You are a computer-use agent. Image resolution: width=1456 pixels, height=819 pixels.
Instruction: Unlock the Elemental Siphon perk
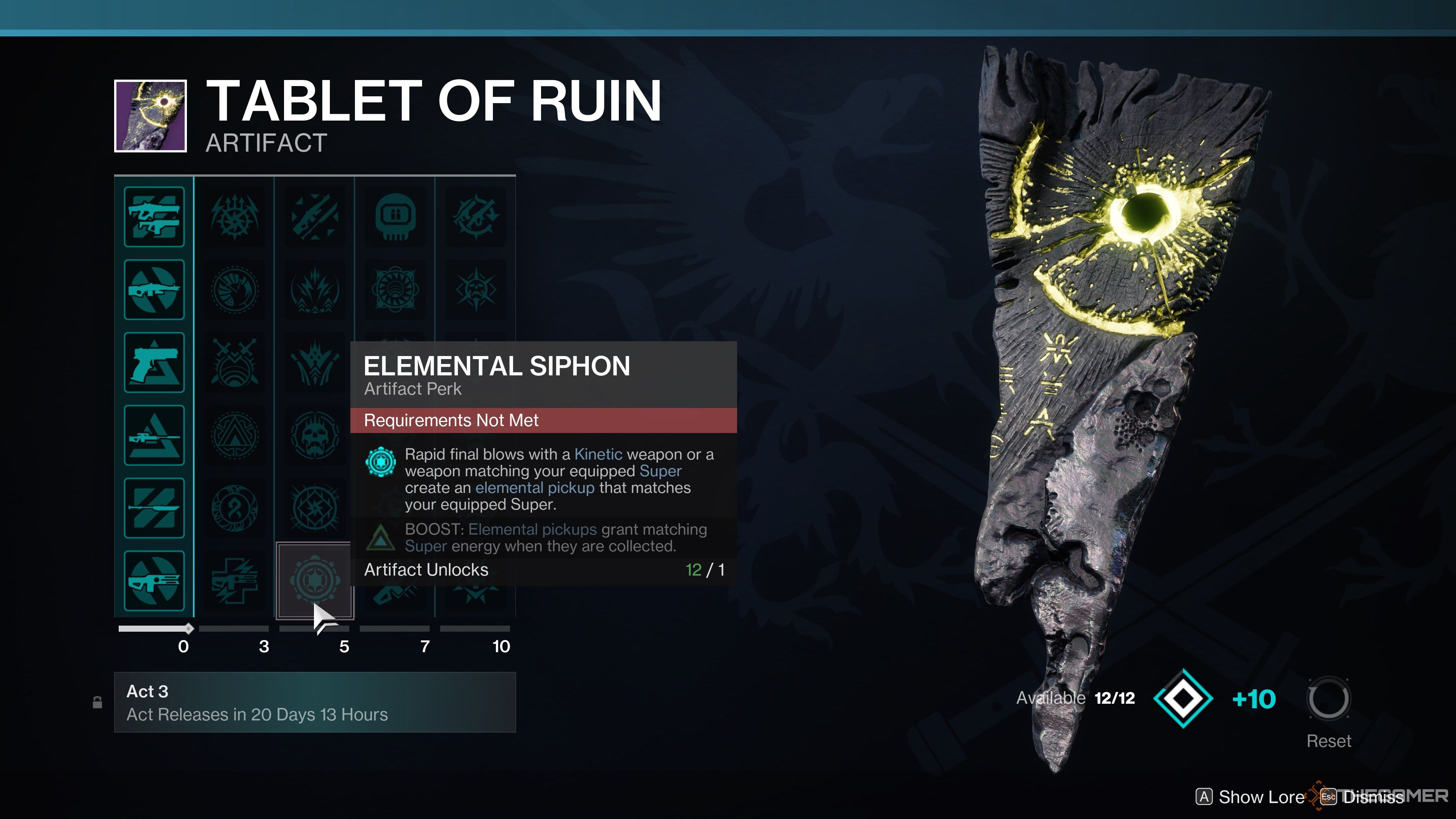click(x=314, y=581)
